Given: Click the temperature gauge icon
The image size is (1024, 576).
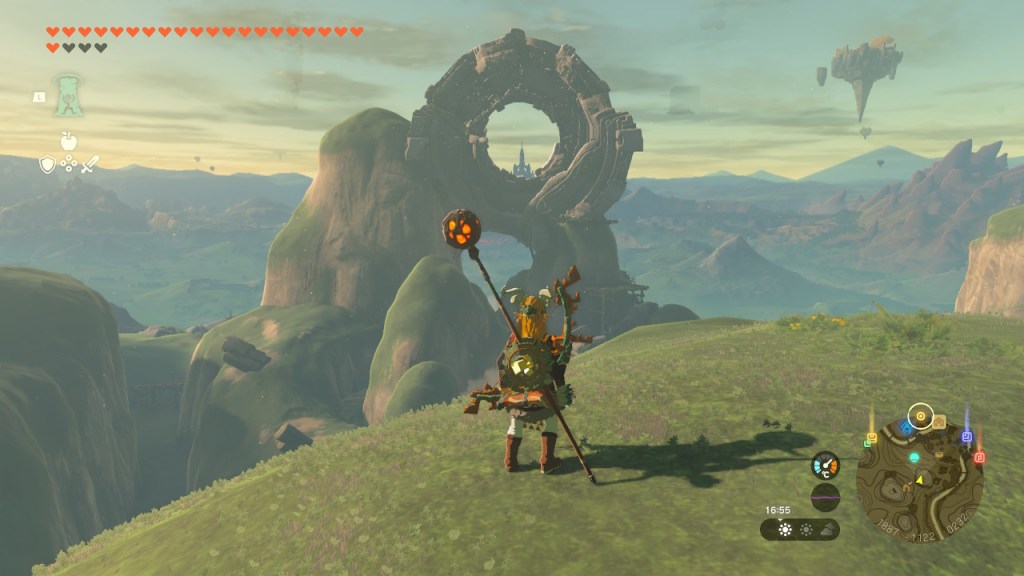Looking at the screenshot, I should pyautogui.click(x=825, y=465).
